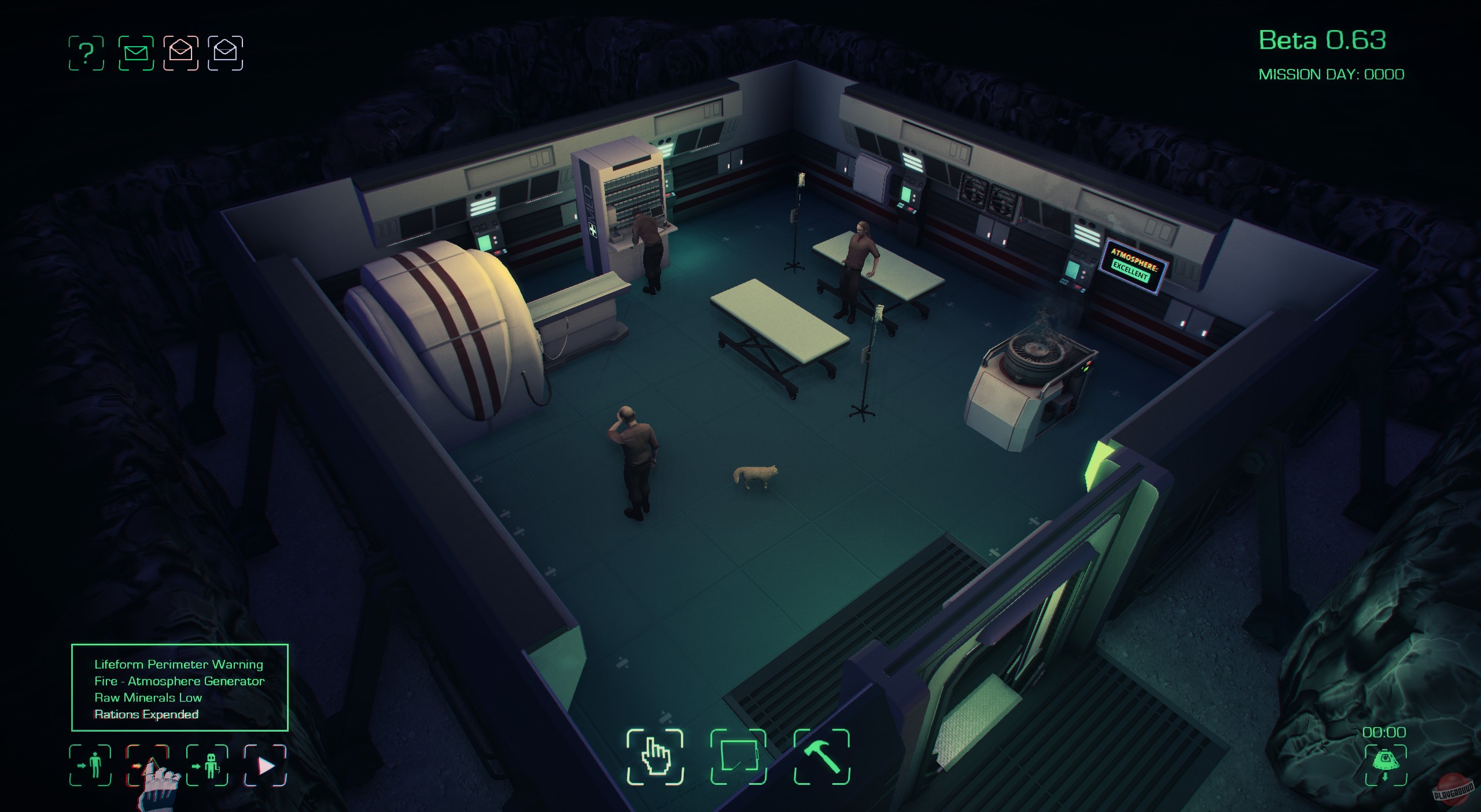
Task: Expand the Raw Minerals Low notification
Action: [x=149, y=697]
